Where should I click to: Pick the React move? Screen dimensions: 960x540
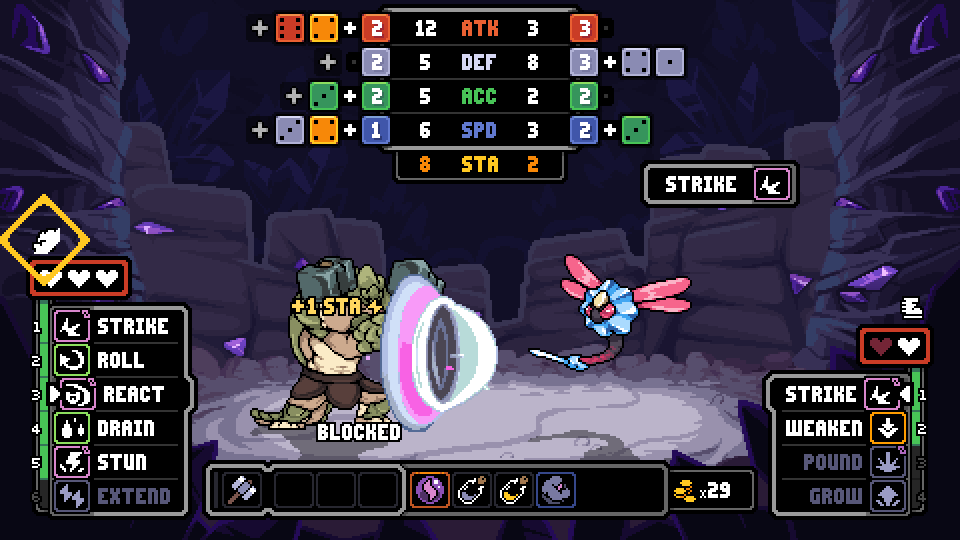click(x=118, y=394)
